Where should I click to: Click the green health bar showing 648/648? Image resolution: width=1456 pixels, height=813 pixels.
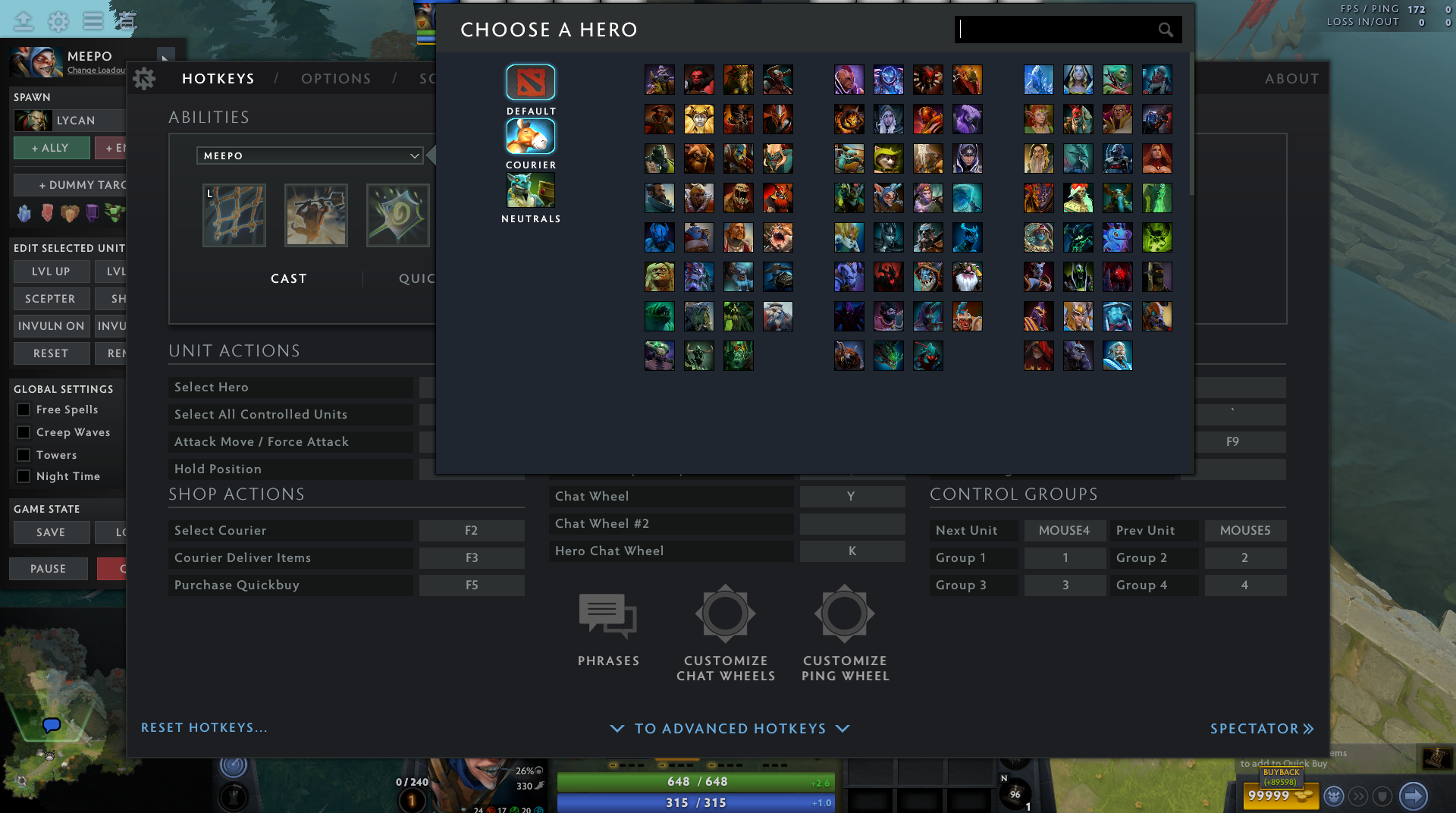695,781
